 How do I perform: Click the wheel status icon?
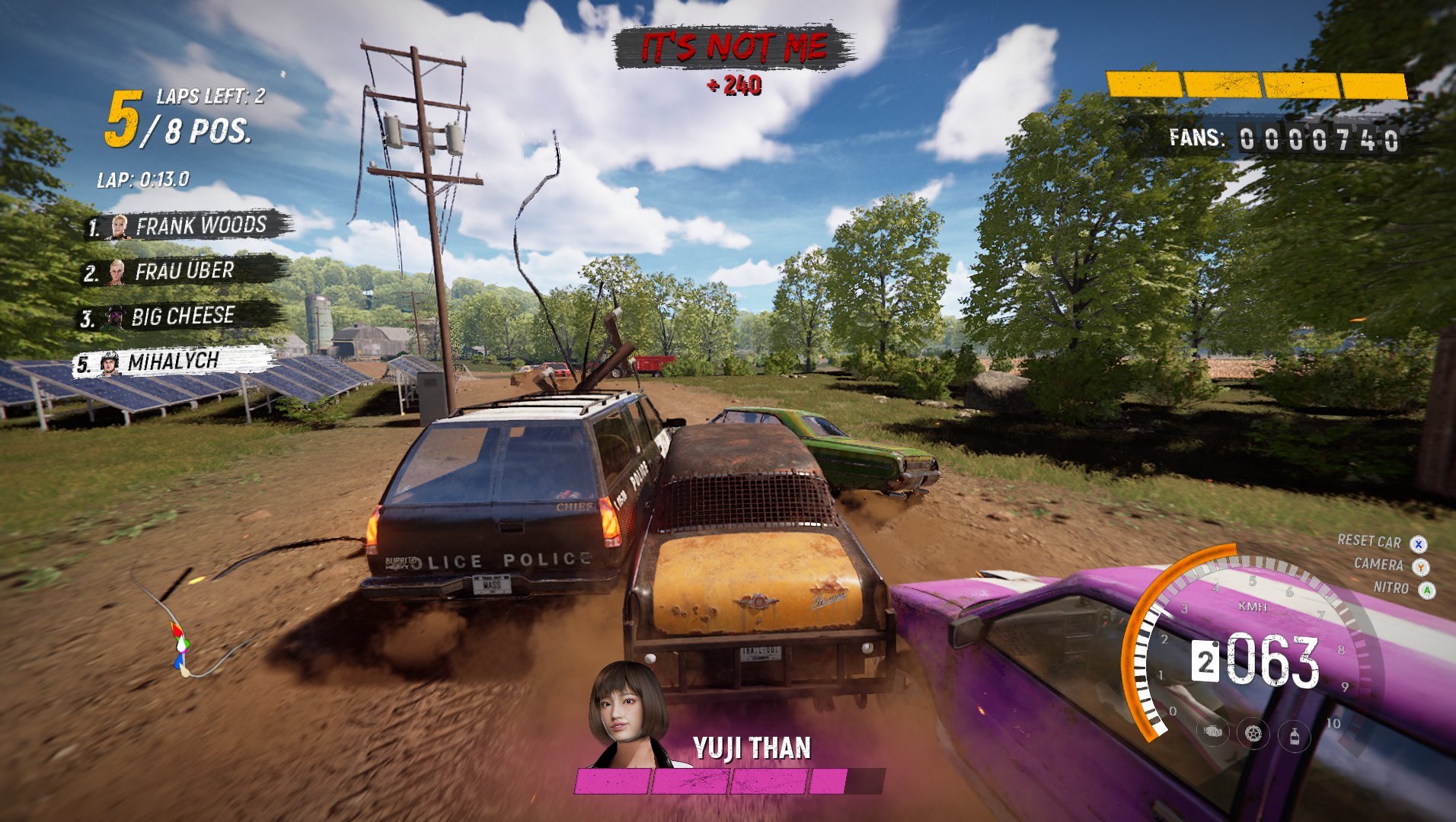click(x=1253, y=734)
